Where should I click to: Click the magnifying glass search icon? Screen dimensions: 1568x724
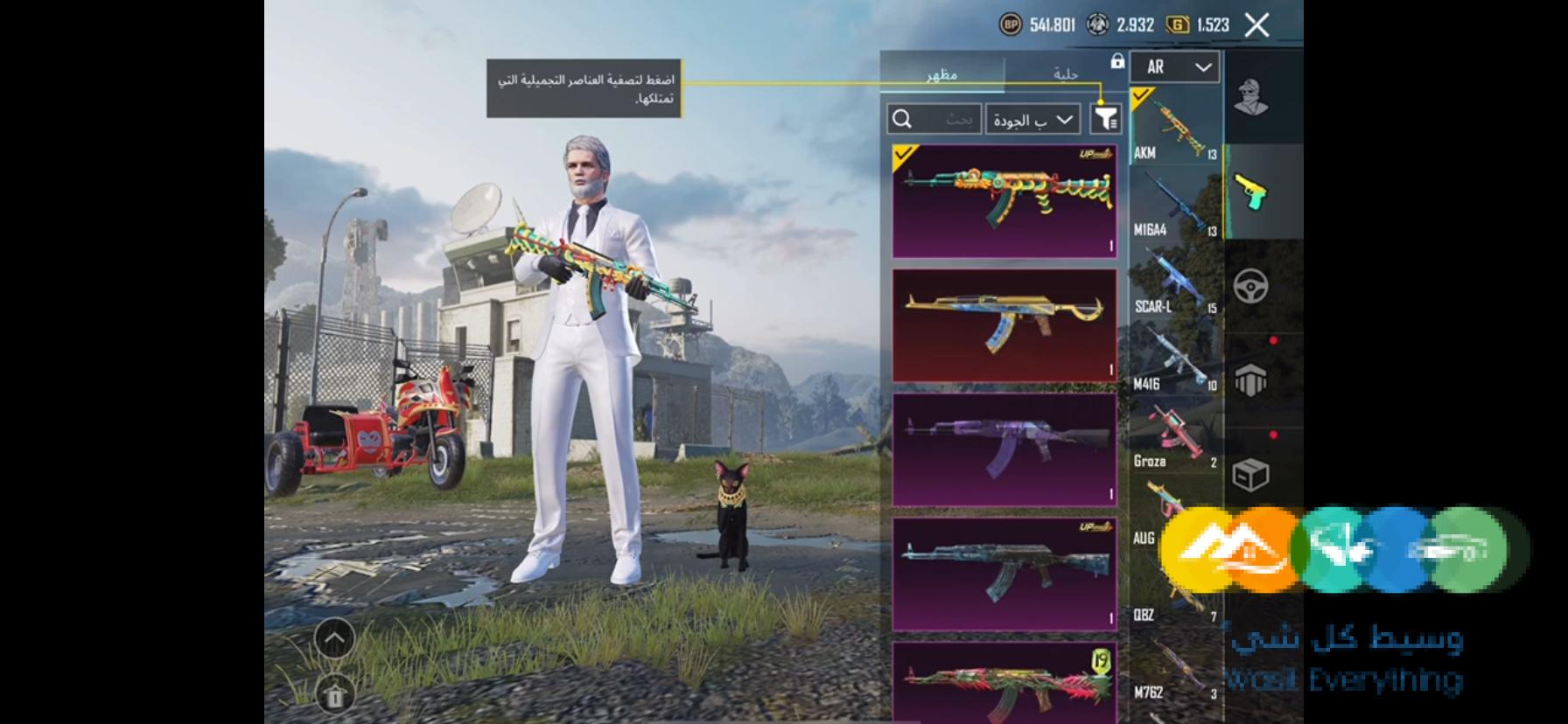pyautogui.click(x=902, y=117)
